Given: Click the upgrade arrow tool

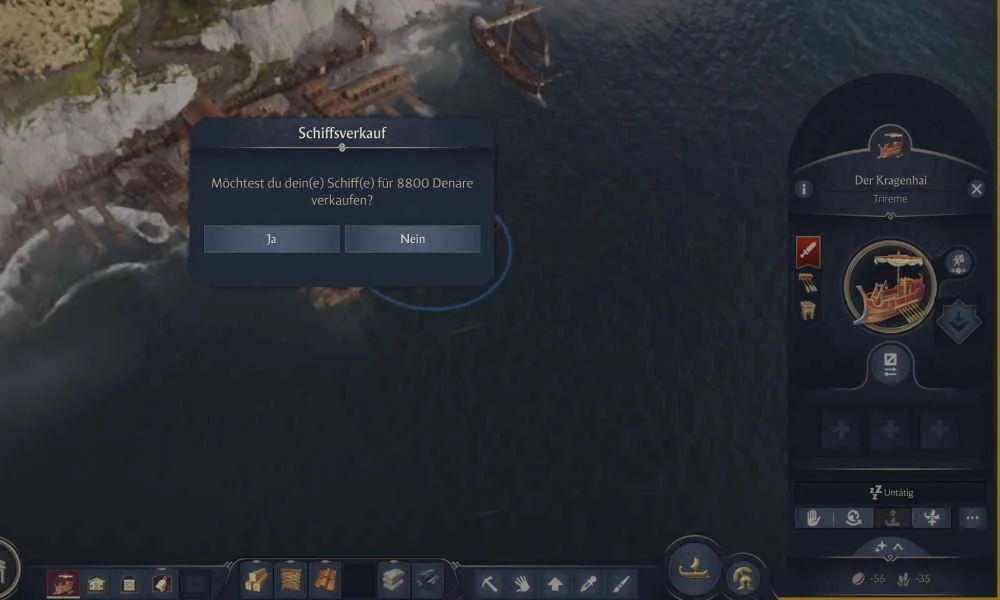Looking at the screenshot, I should pyautogui.click(x=555, y=583).
